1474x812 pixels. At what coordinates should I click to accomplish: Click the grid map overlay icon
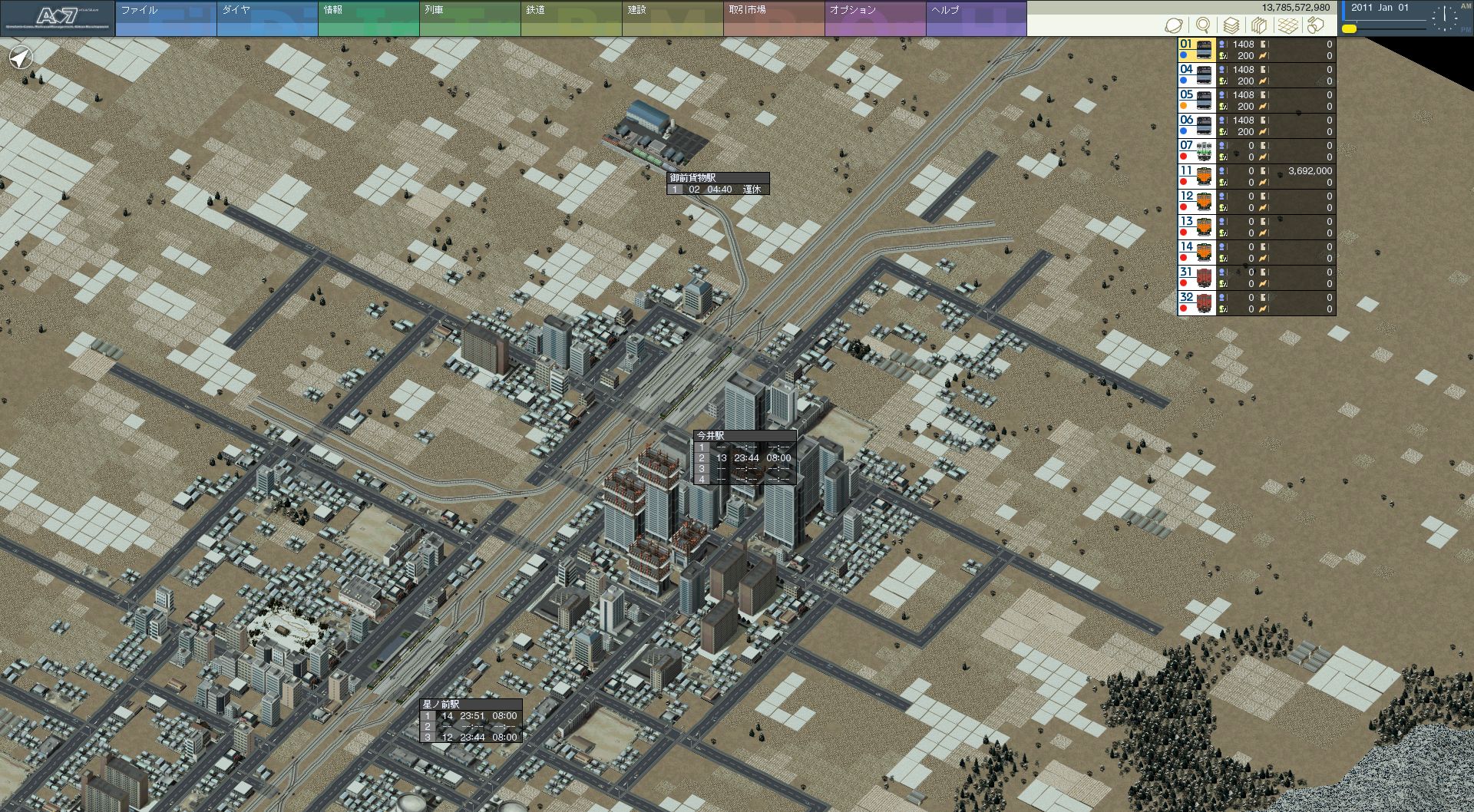tap(1288, 25)
